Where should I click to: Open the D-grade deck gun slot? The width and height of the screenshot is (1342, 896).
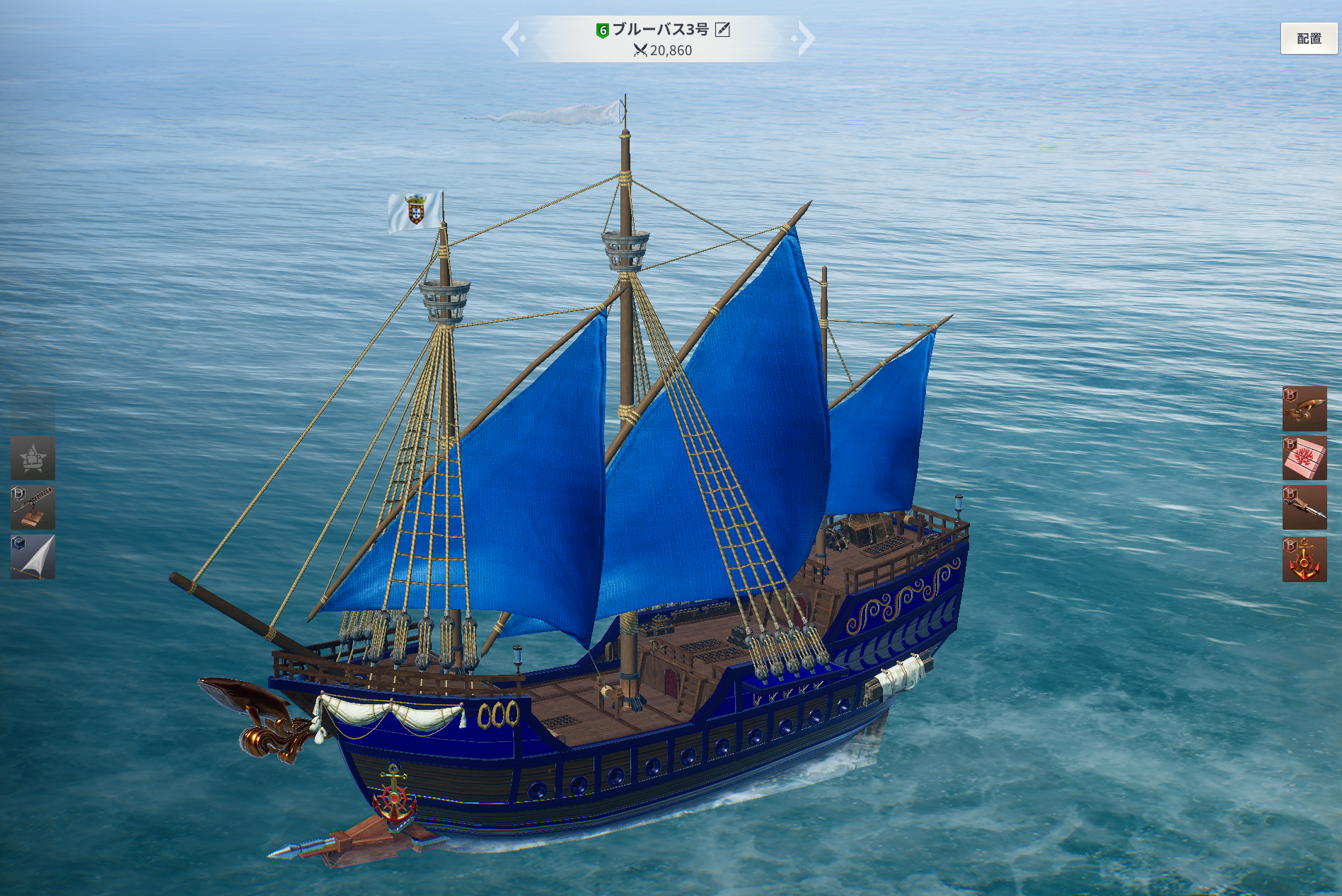click(33, 507)
